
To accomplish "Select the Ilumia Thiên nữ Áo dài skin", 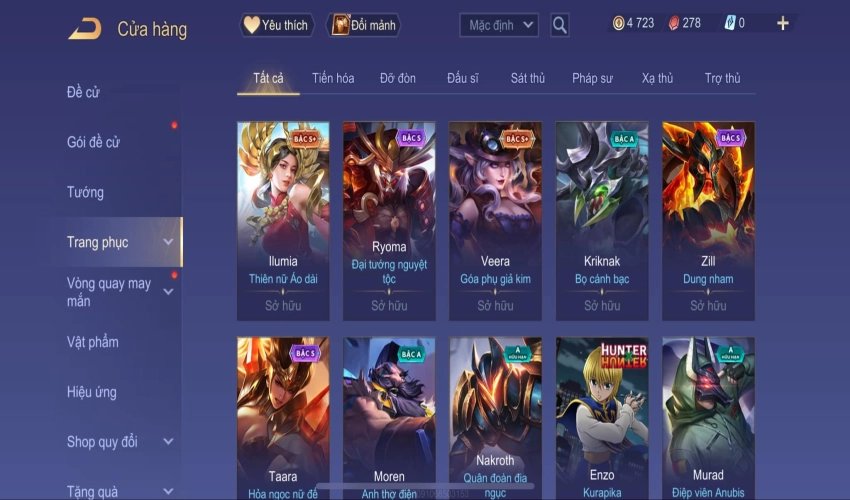I will tap(283, 220).
